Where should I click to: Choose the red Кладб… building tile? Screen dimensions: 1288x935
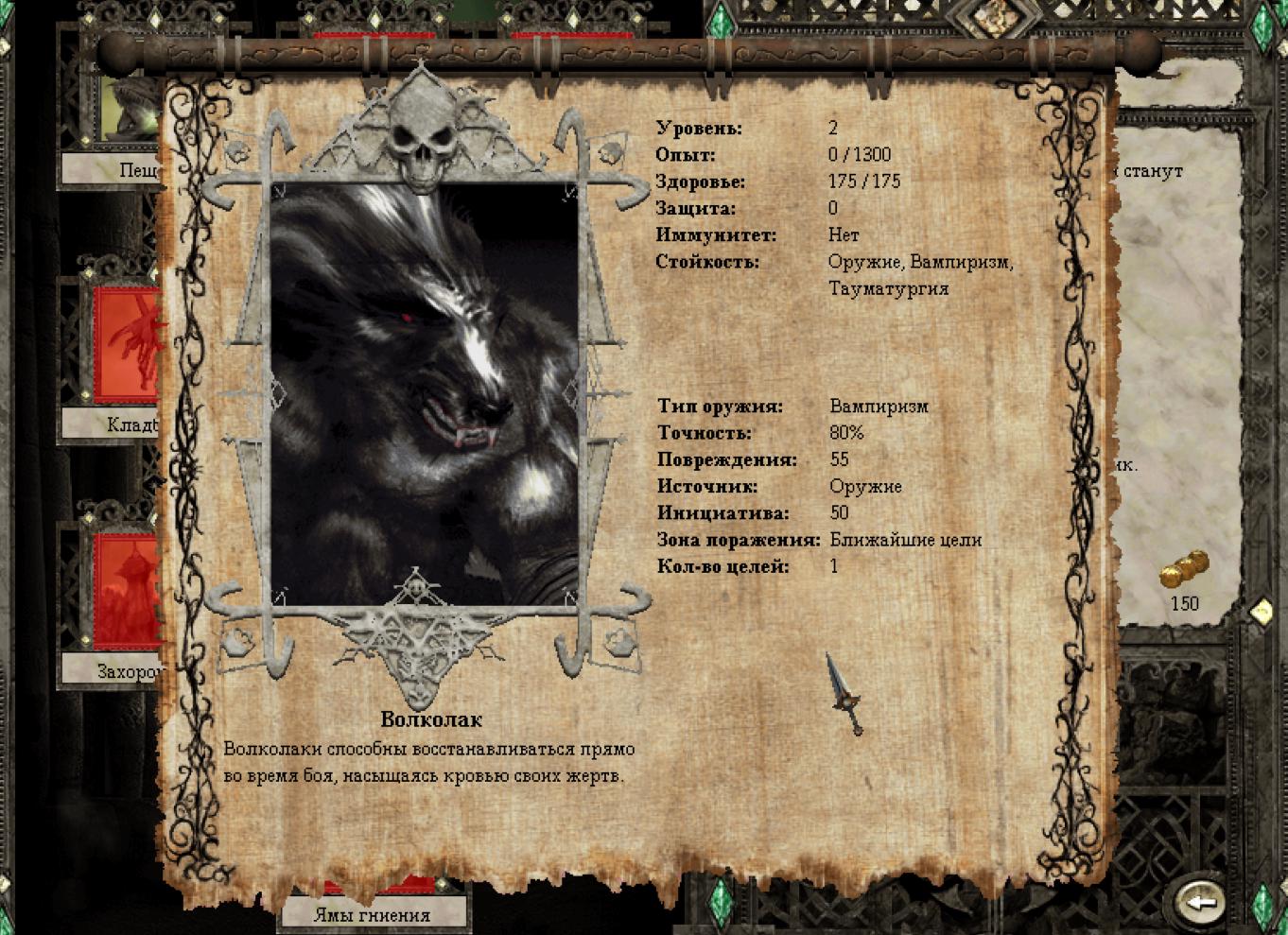[126, 345]
